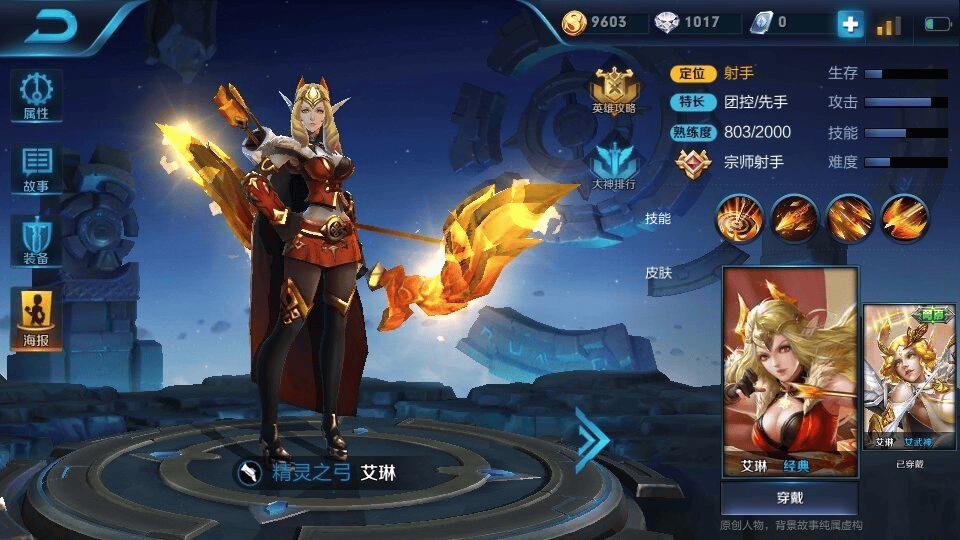The width and height of the screenshot is (960, 540).
Task: Select the 女武神 skin thumbnail
Action: pos(909,378)
